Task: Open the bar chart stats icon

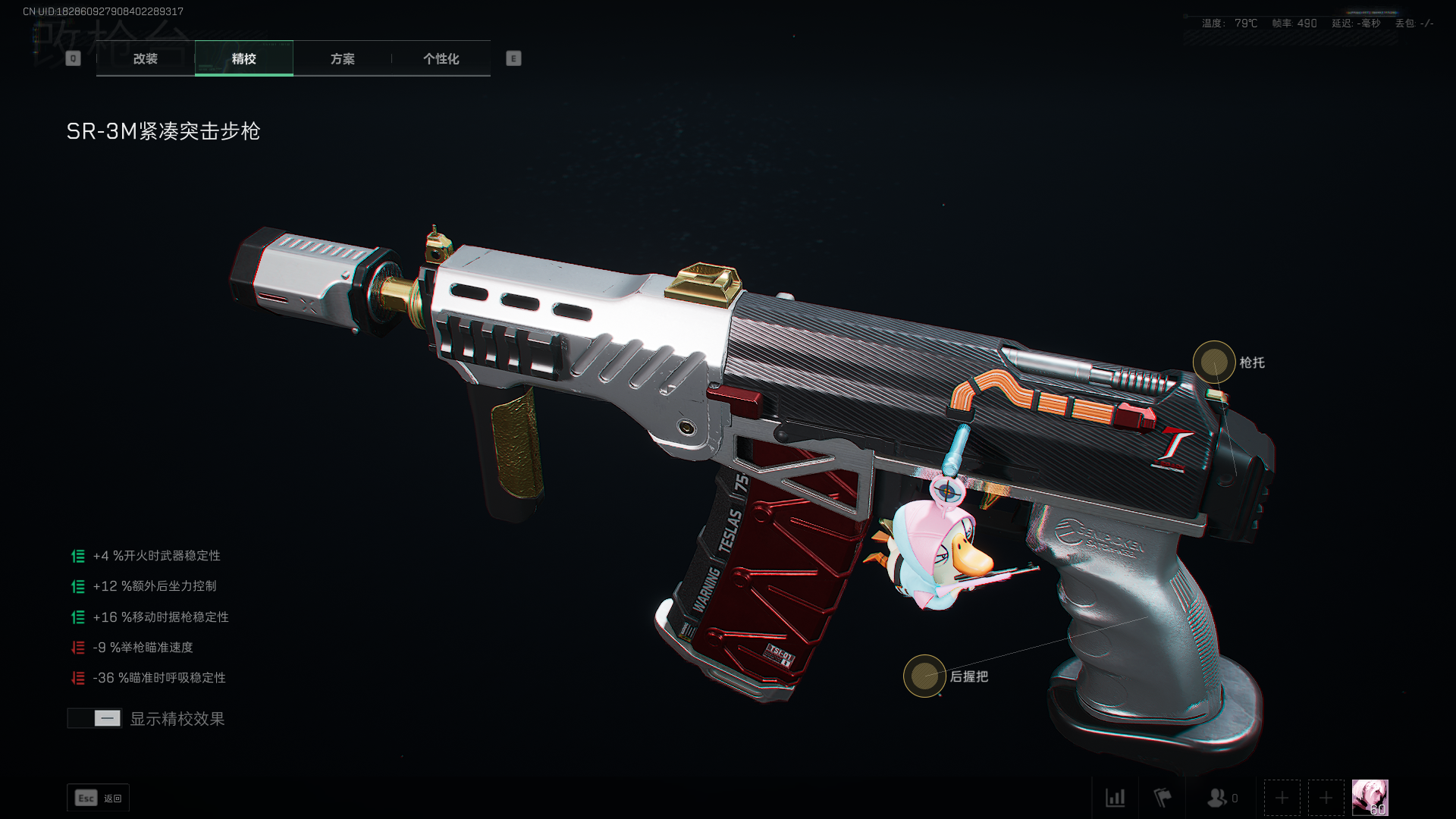Action: (1115, 798)
